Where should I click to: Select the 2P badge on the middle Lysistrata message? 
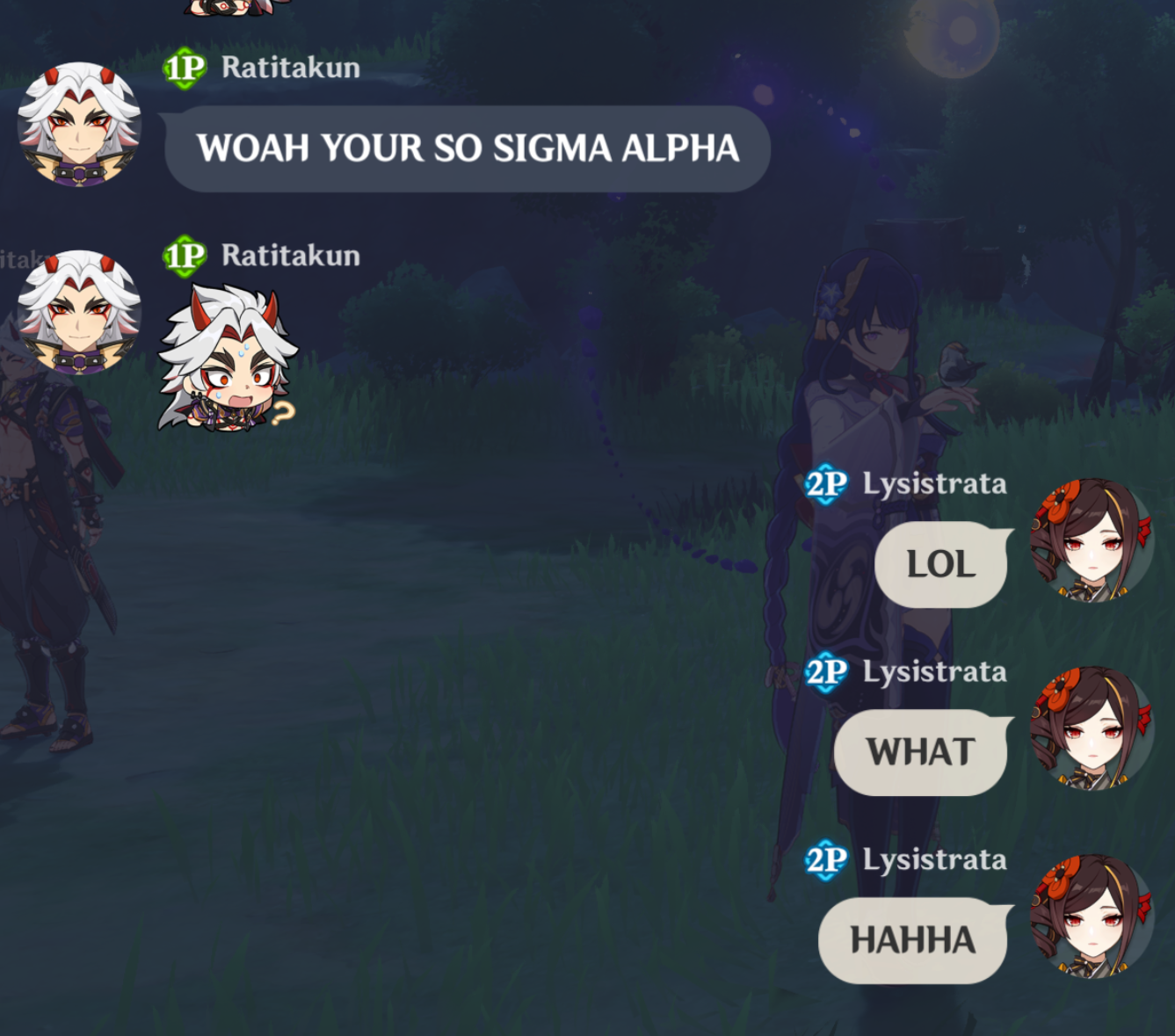click(x=827, y=671)
